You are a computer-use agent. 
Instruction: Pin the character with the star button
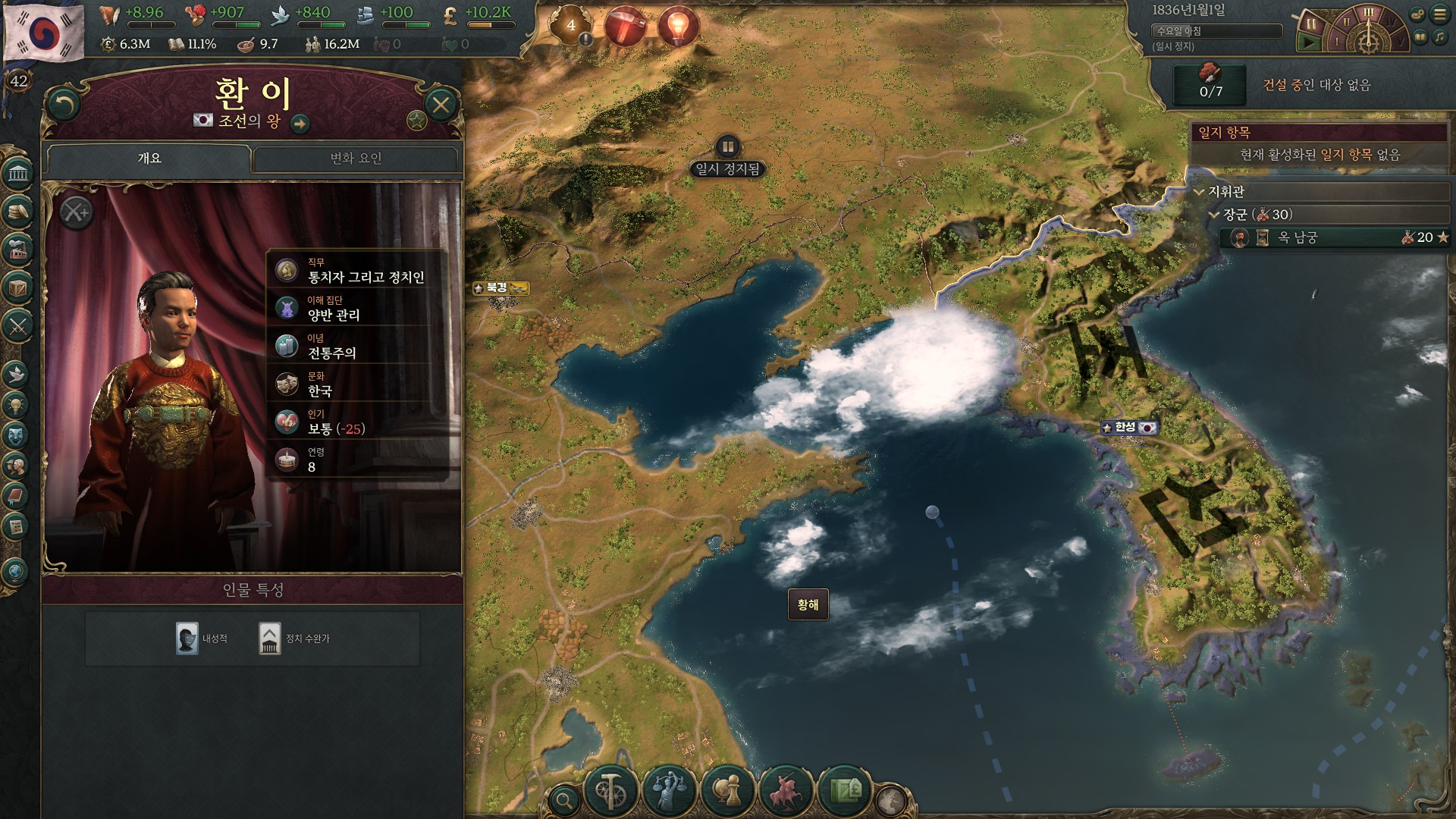416,120
